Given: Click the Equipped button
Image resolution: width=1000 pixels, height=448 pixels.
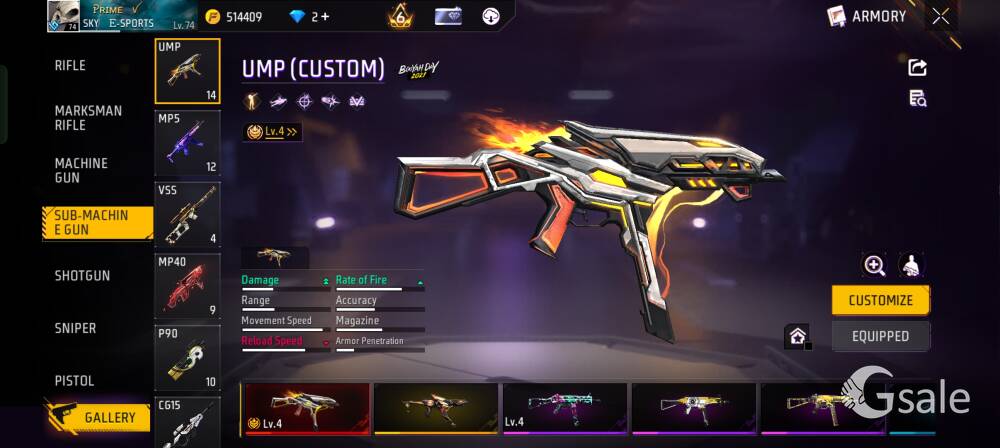Looking at the screenshot, I should coord(880,336).
